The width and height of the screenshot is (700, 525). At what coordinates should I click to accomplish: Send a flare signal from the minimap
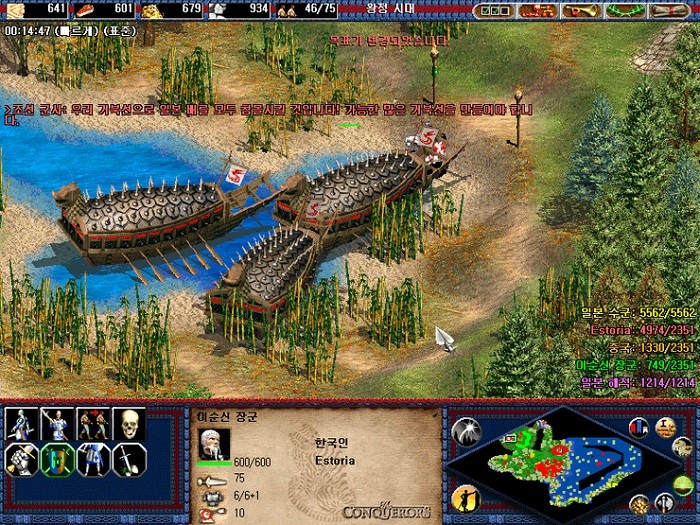click(x=465, y=430)
